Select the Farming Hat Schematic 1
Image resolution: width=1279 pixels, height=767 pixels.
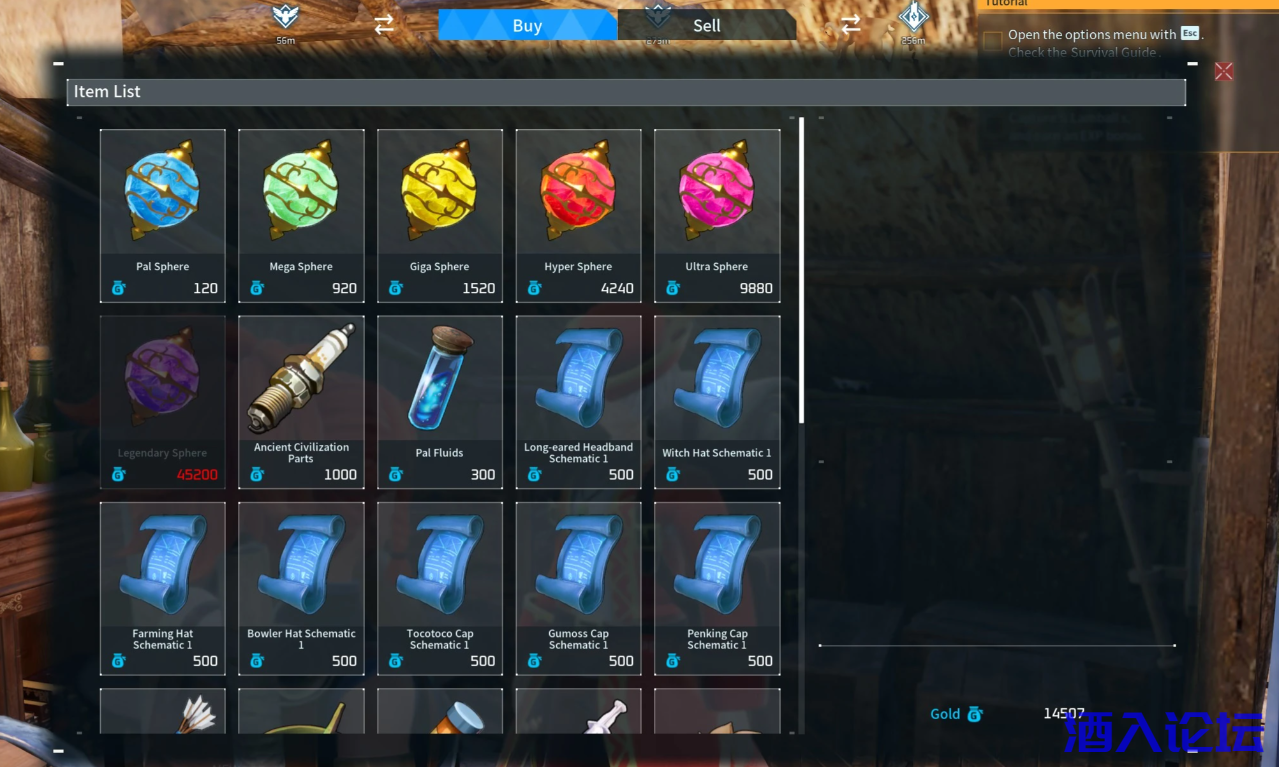tap(162, 588)
